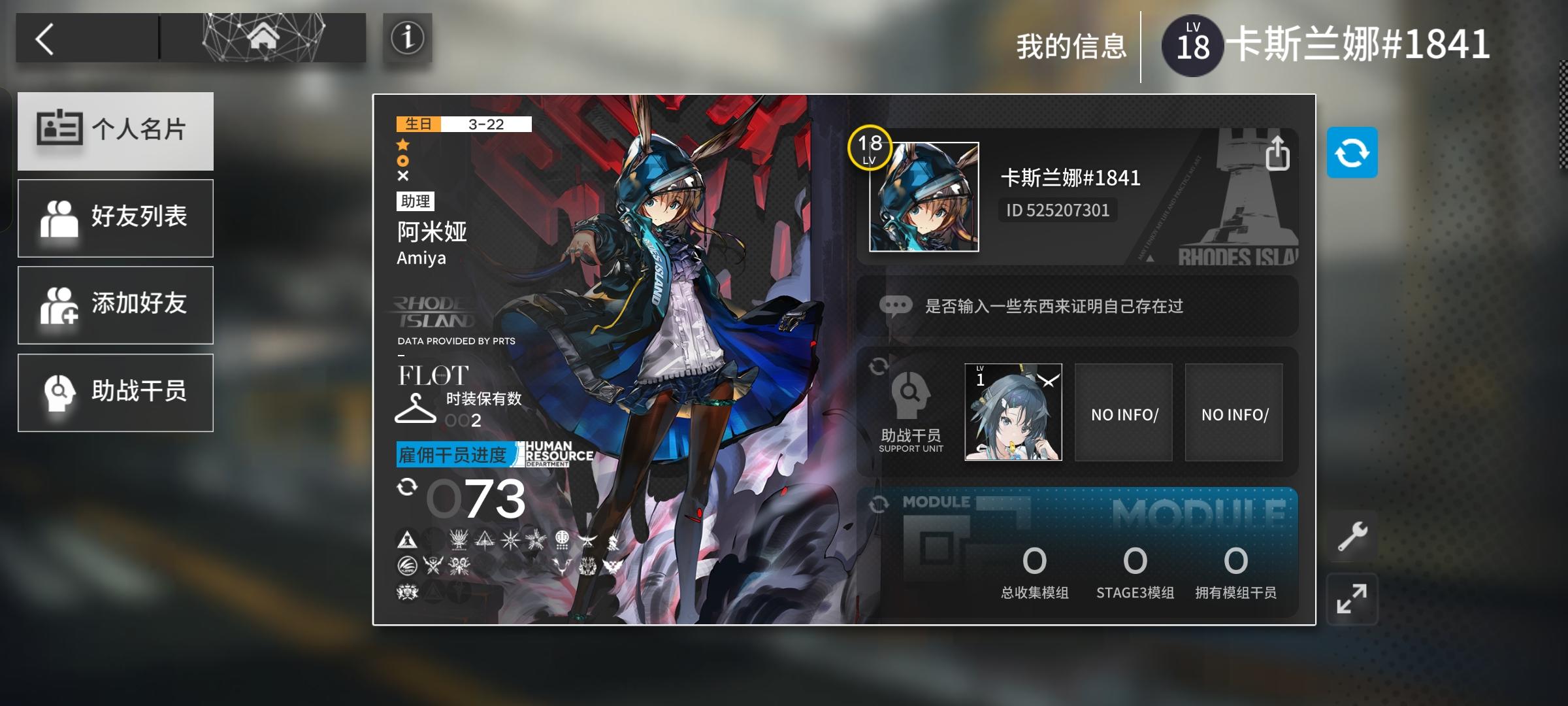Switch to the 好友列表 section
The image size is (1568, 706).
click(116, 218)
